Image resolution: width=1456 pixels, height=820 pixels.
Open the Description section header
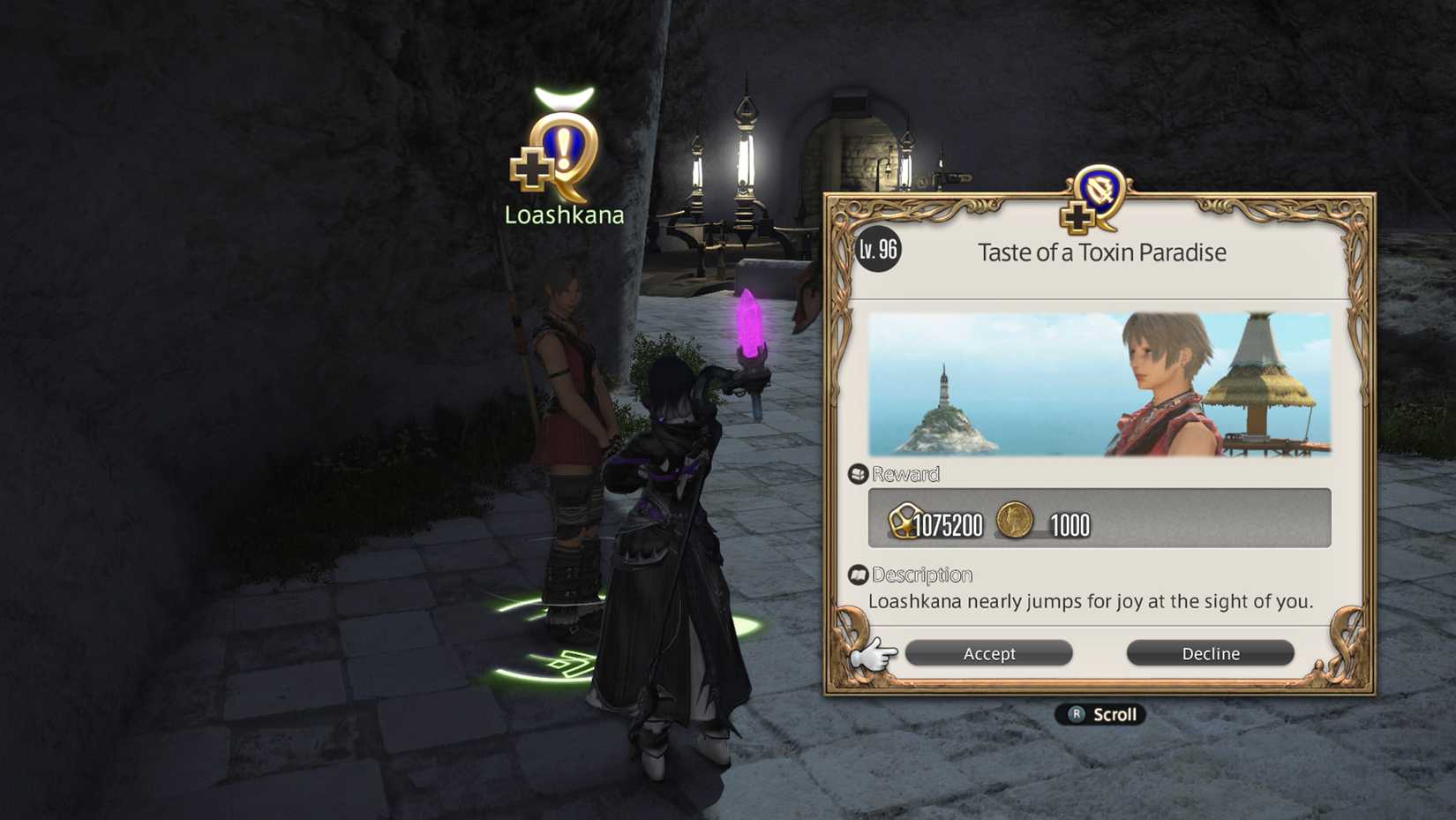(919, 575)
